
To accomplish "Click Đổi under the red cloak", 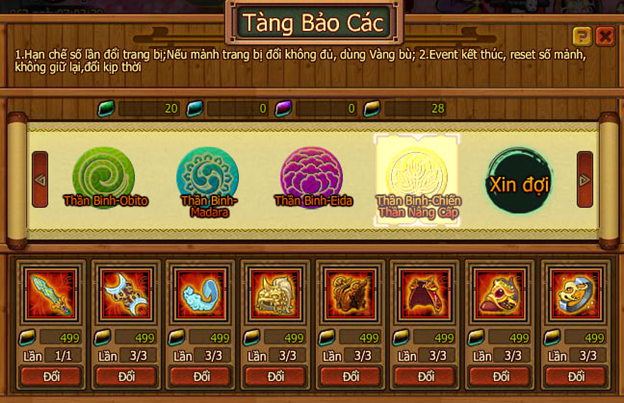I will tap(426, 377).
